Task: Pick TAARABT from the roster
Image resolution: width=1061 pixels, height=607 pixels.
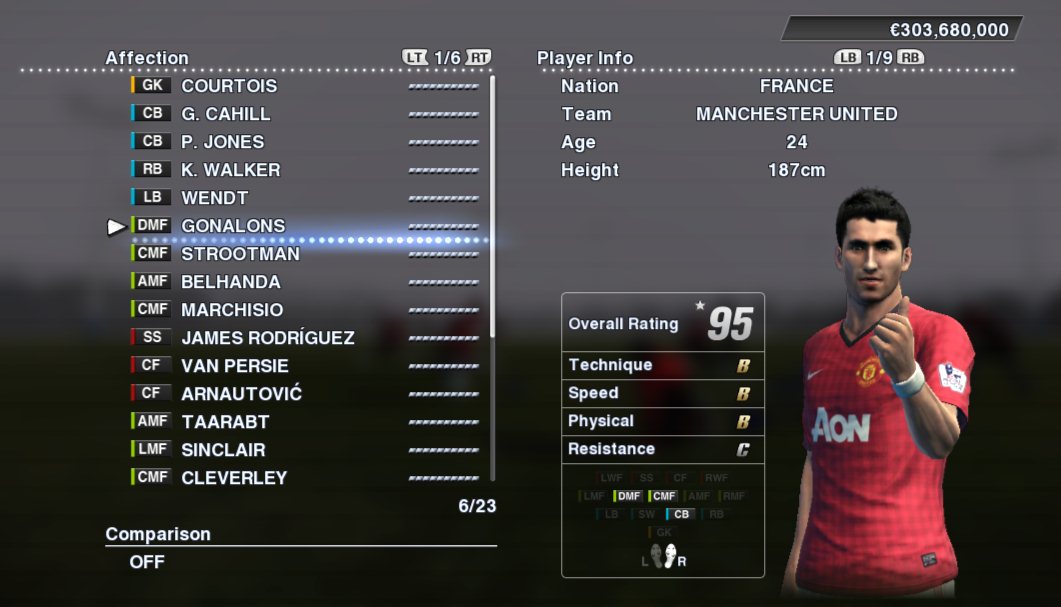Action: pyautogui.click(x=225, y=422)
